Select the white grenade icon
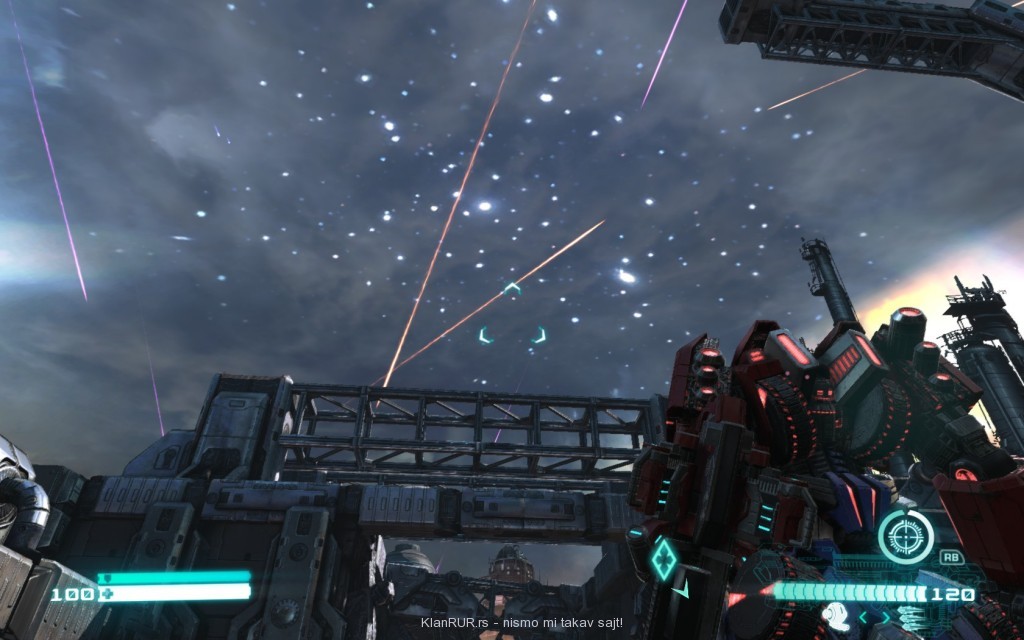Image resolution: width=1024 pixels, height=640 pixels. (x=837, y=616)
